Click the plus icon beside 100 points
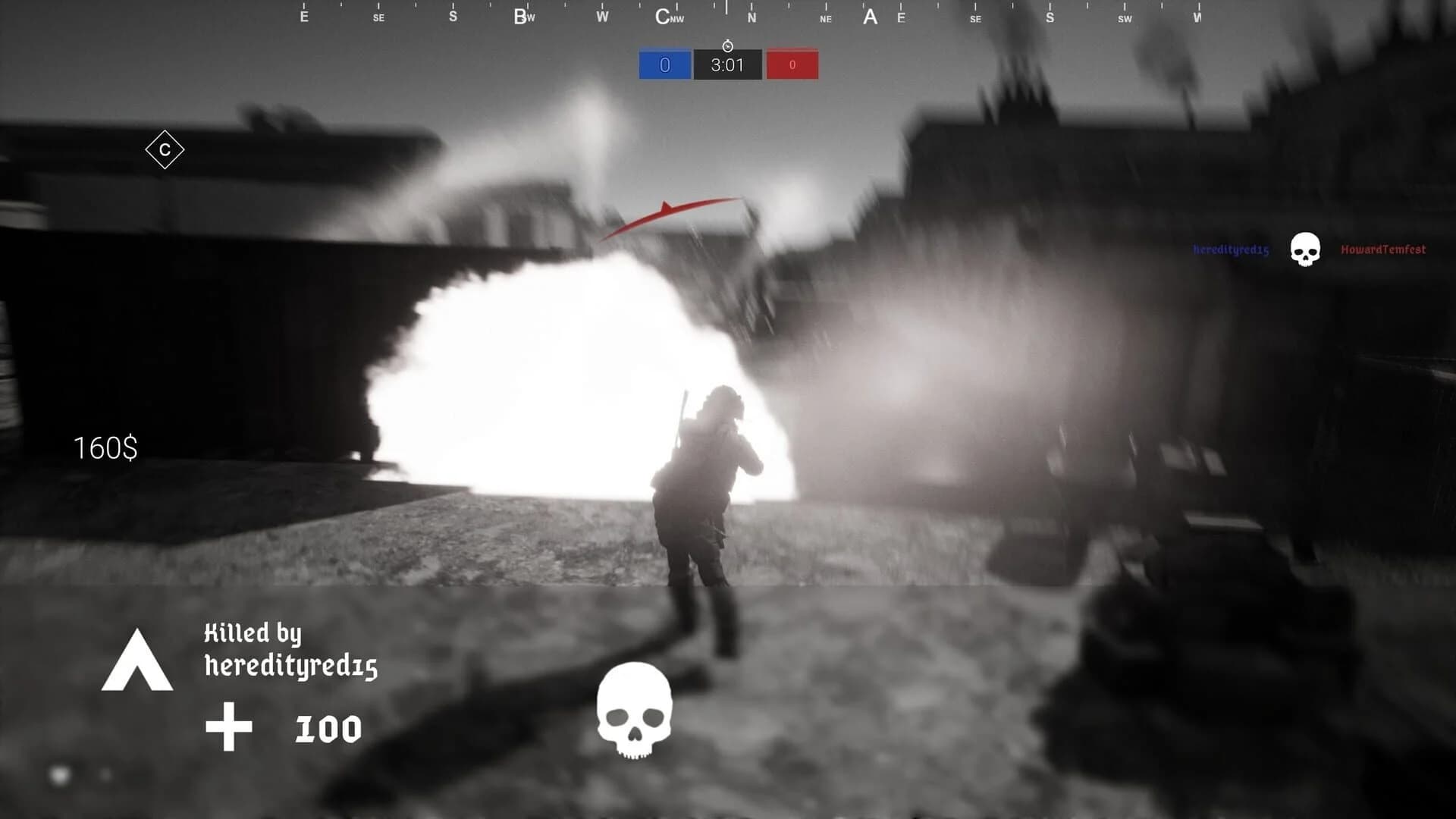 coord(229,726)
